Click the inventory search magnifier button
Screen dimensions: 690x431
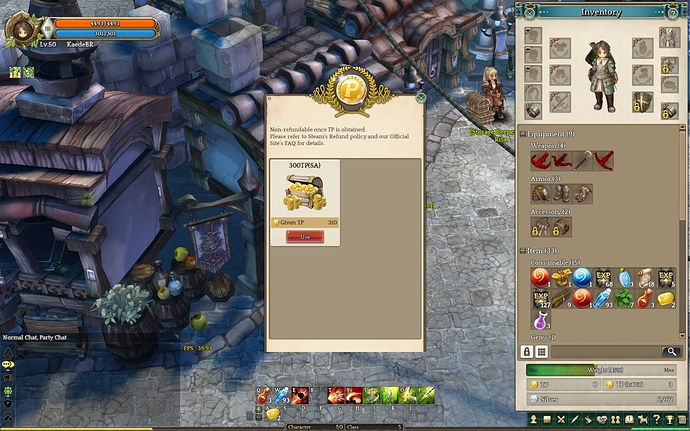(672, 352)
